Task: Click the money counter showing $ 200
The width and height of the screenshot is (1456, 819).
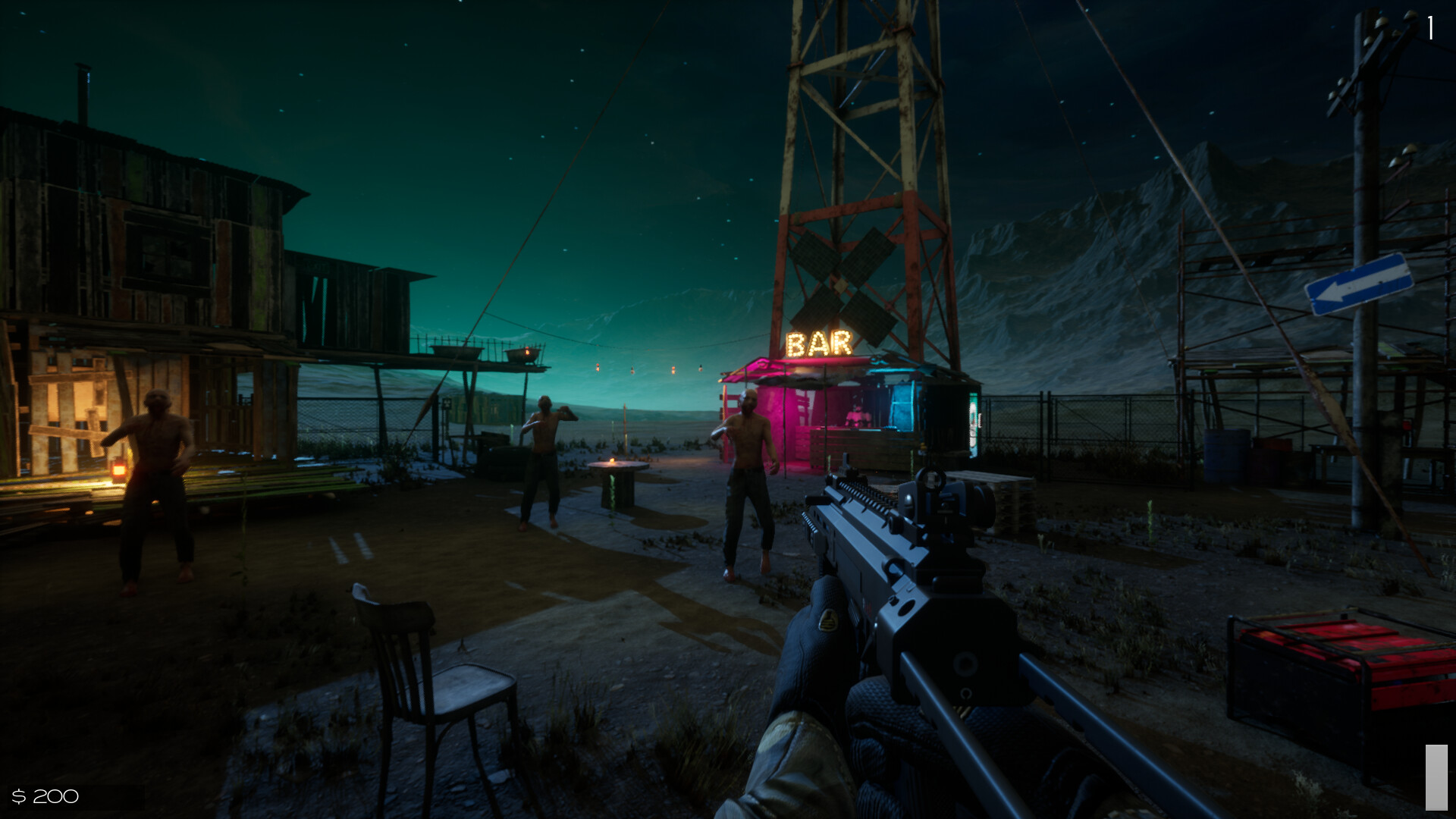Action: (x=45, y=796)
